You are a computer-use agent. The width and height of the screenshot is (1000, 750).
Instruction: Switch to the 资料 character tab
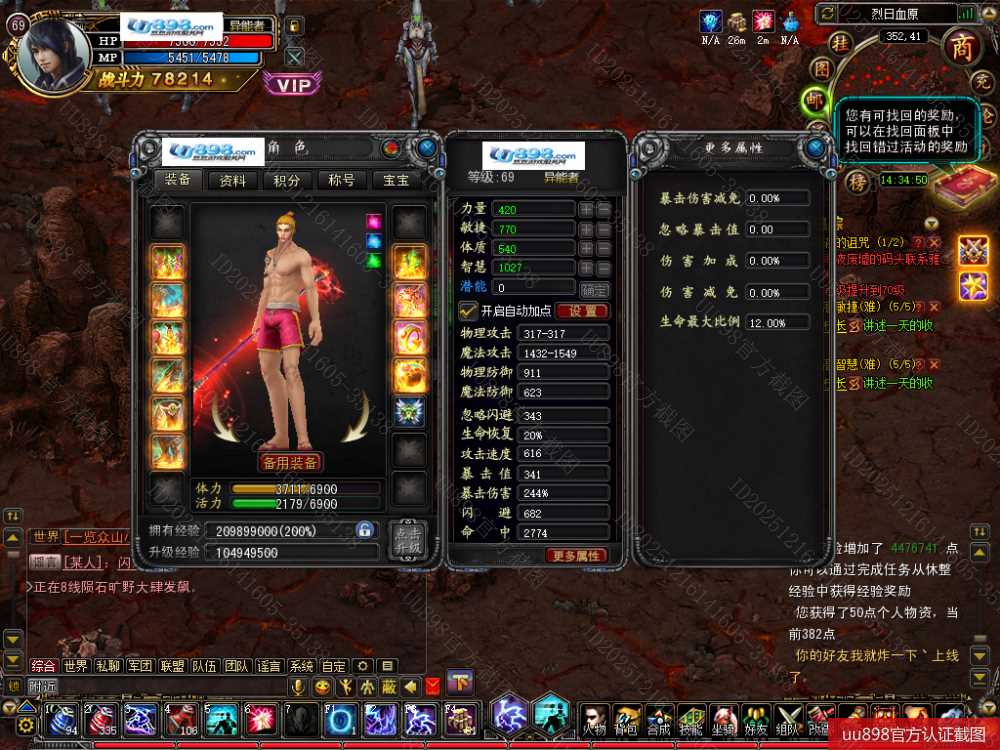[233, 181]
